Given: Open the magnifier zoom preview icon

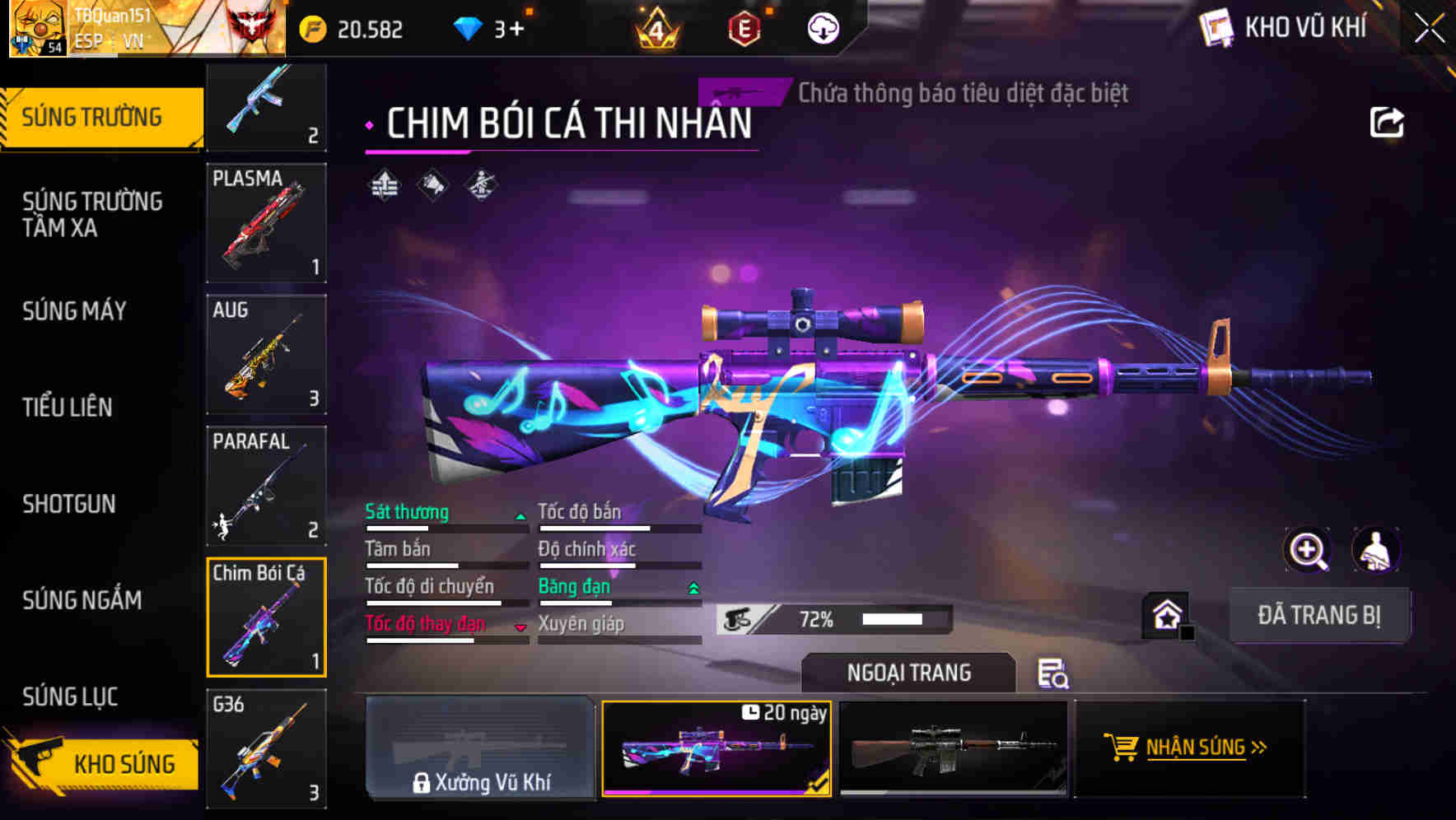Looking at the screenshot, I should tap(1309, 550).
